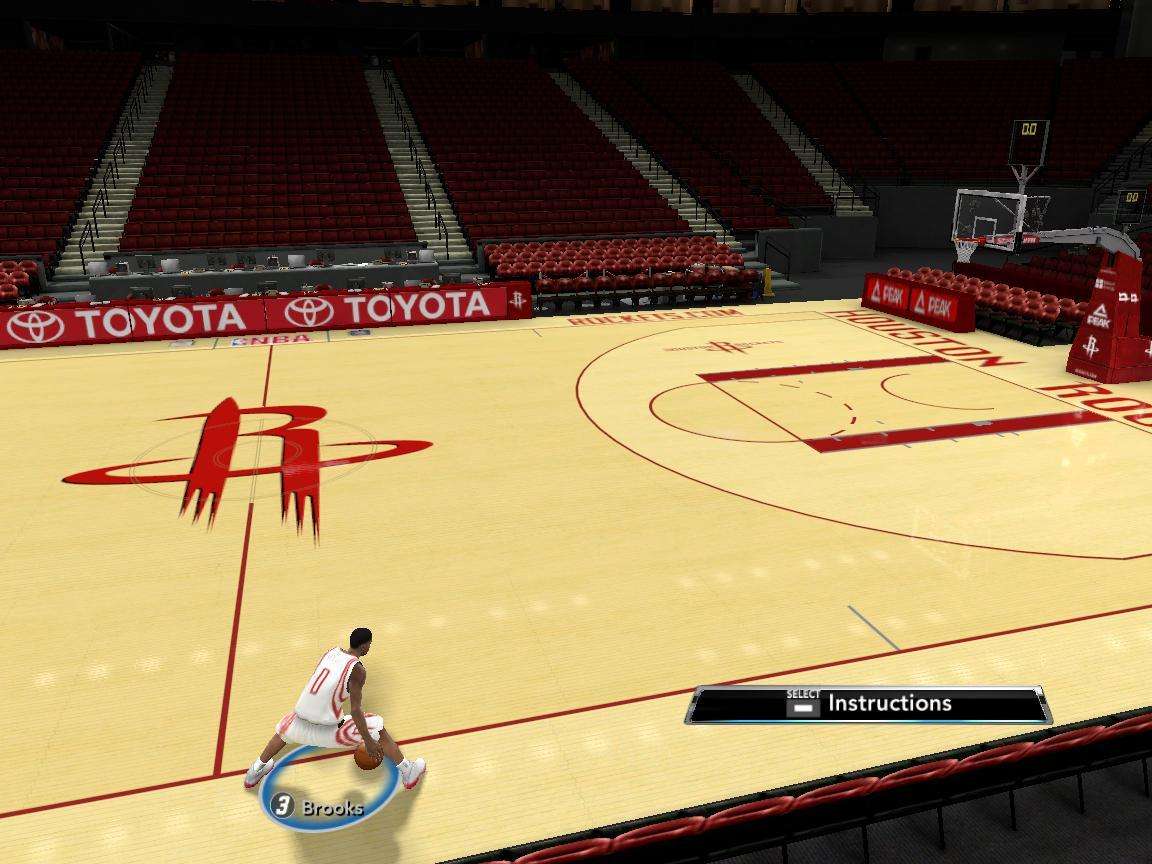Select the Brooks player name tag

[318, 807]
